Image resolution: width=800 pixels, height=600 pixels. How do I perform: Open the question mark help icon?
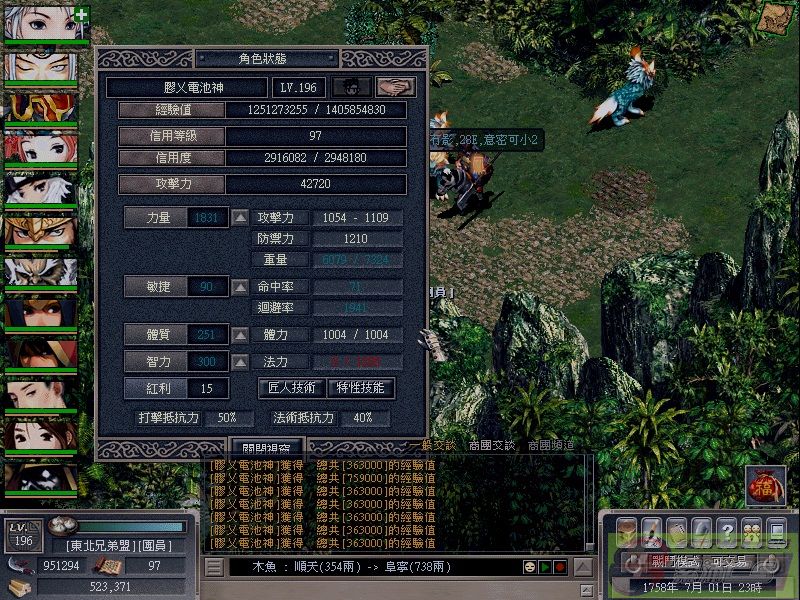[727, 530]
